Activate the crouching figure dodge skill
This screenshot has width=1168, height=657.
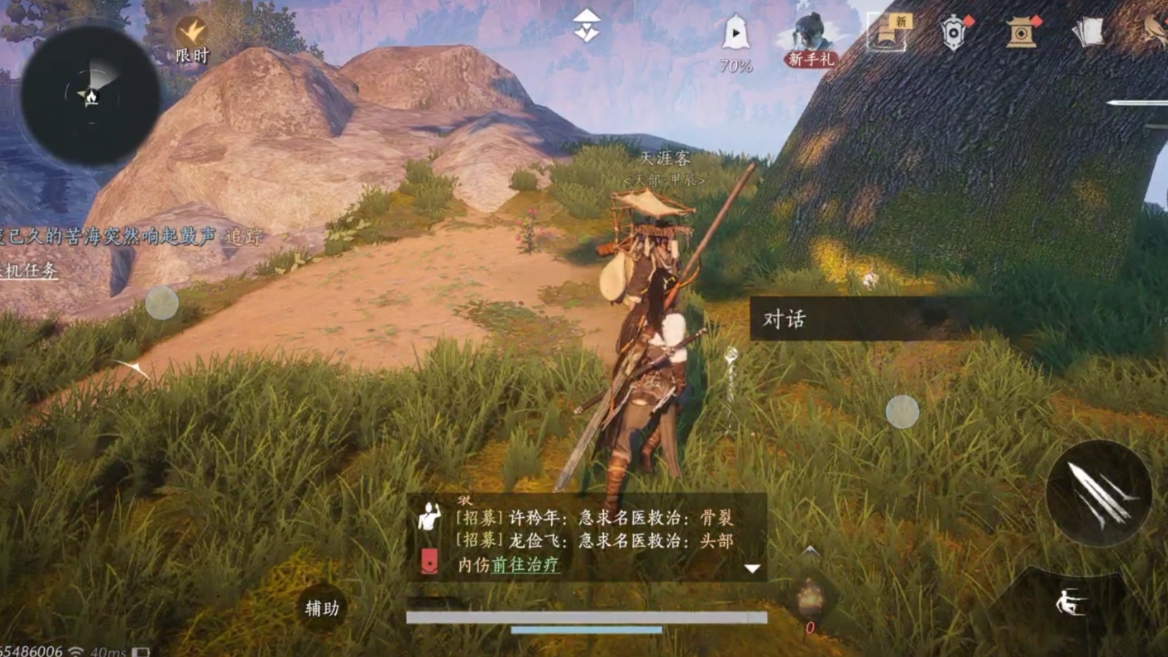[1072, 602]
